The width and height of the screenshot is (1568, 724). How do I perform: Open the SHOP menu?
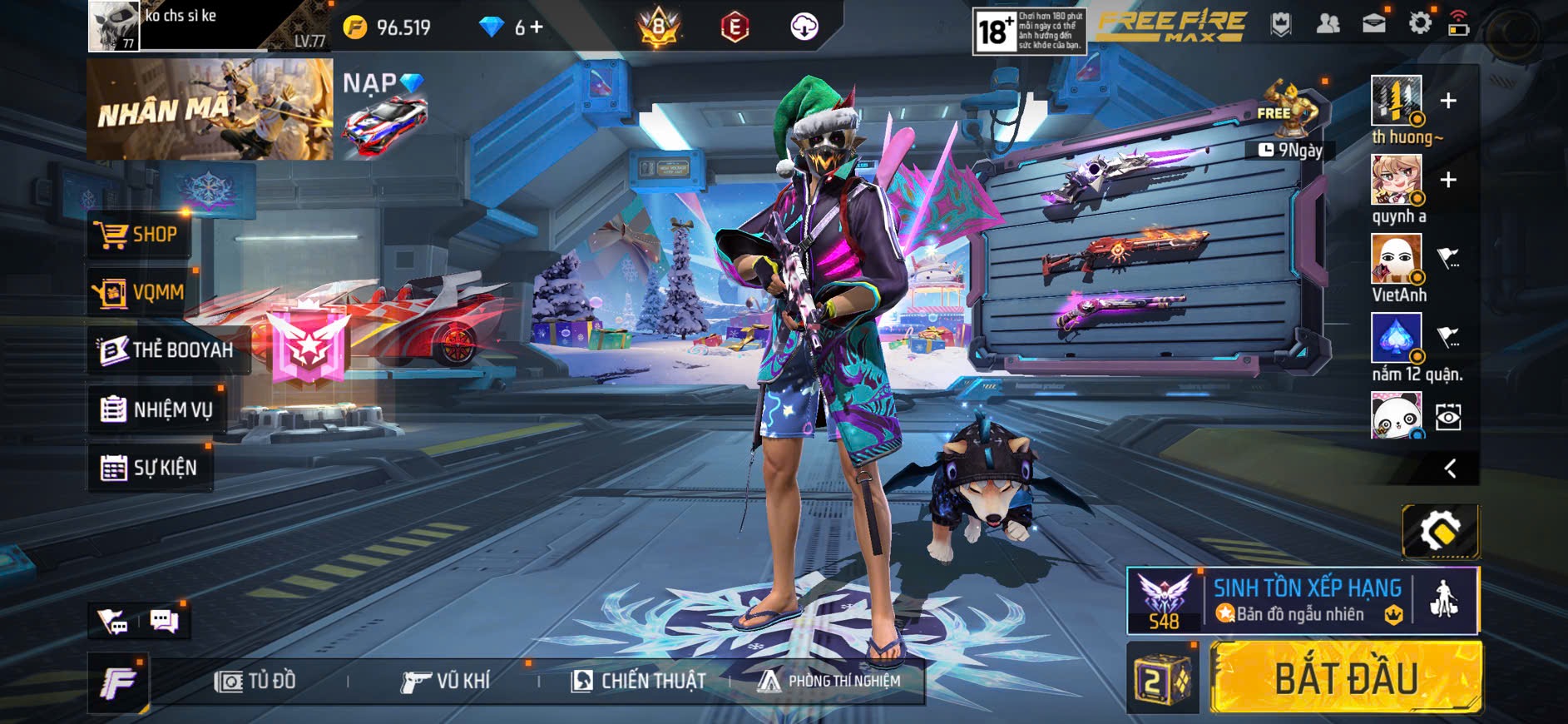(x=138, y=235)
